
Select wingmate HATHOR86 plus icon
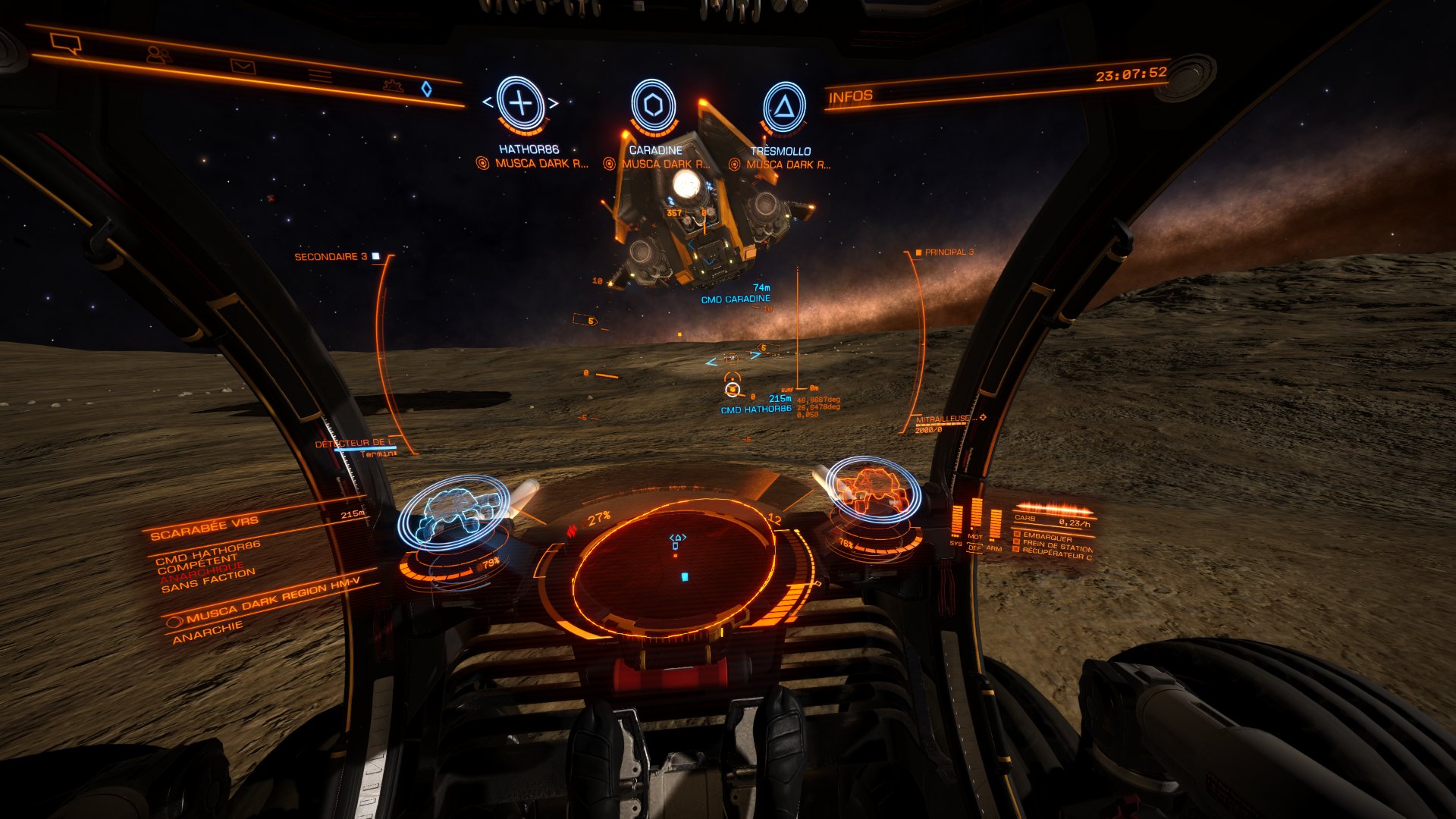tap(521, 102)
